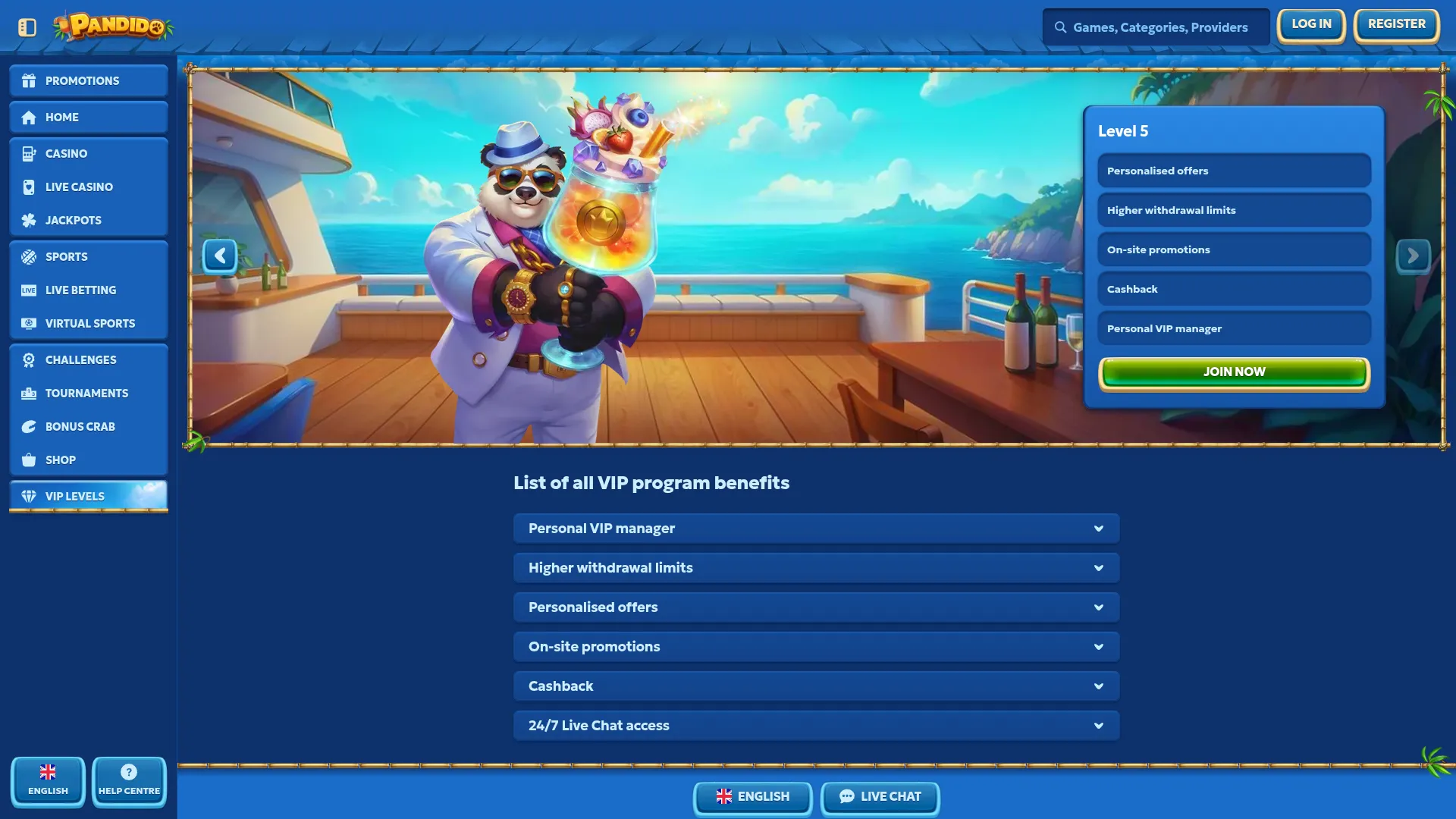Image resolution: width=1456 pixels, height=819 pixels.
Task: Go to the Live Casino section
Action: tap(89, 187)
